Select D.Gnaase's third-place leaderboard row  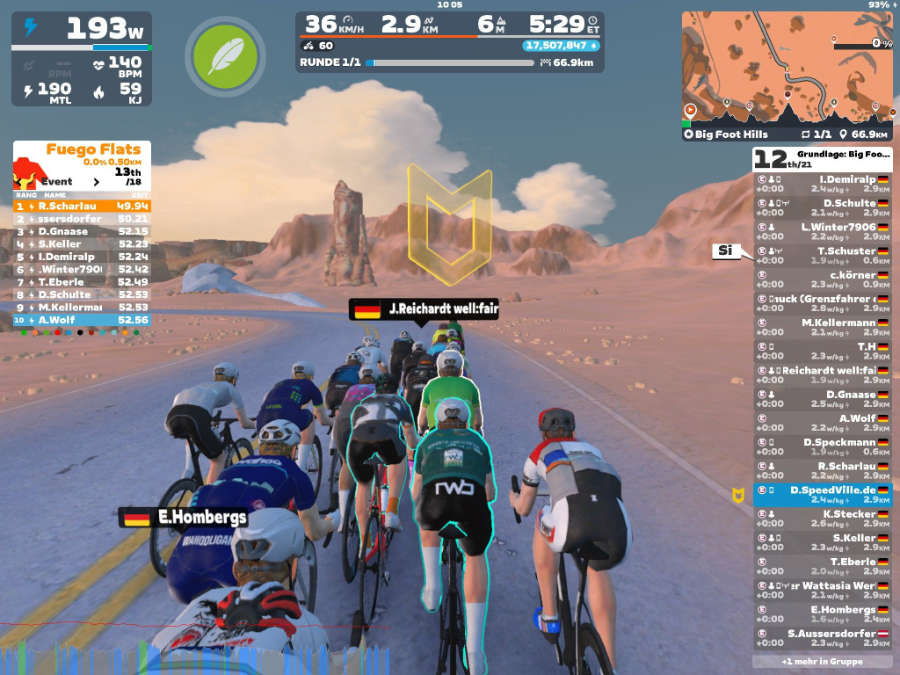82,231
